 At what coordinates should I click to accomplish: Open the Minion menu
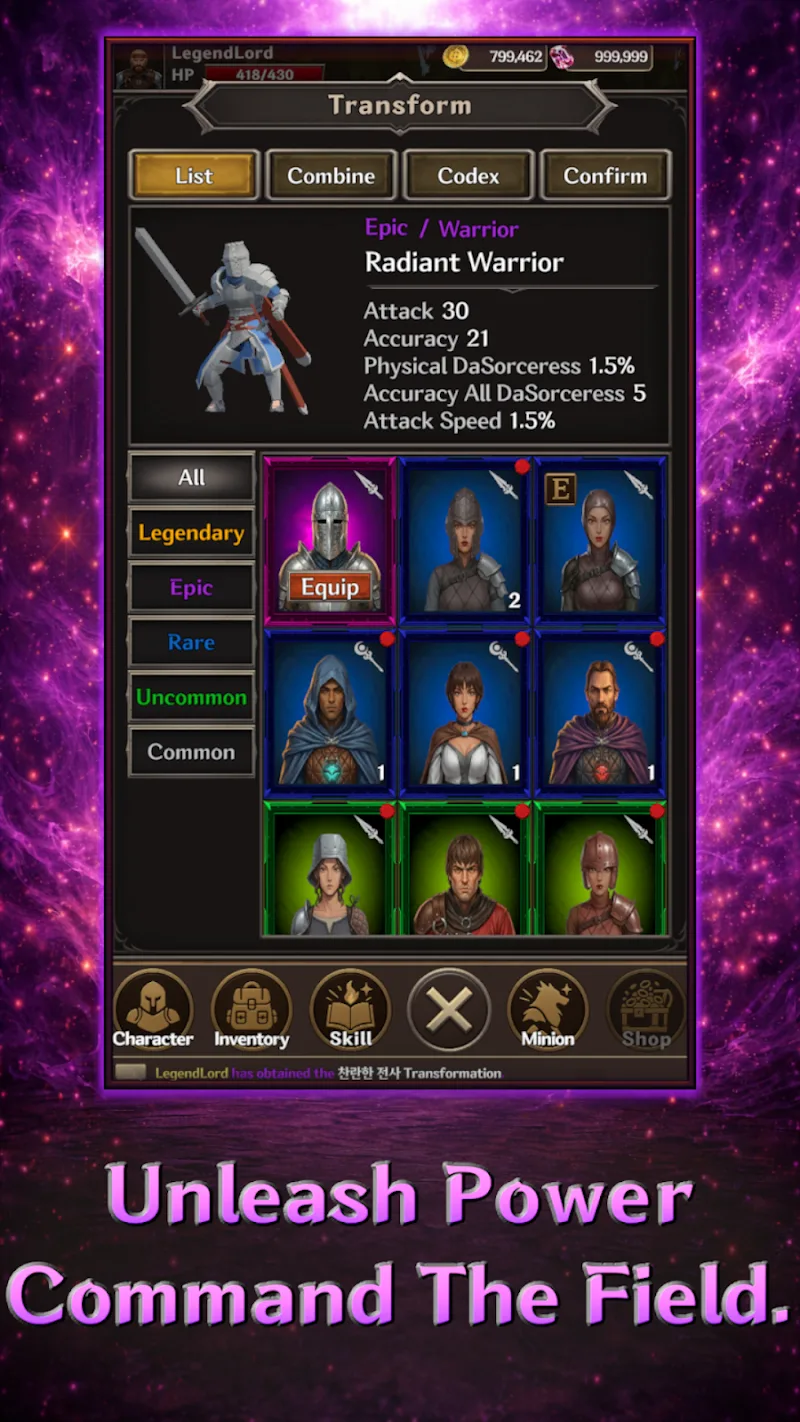[x=547, y=1008]
